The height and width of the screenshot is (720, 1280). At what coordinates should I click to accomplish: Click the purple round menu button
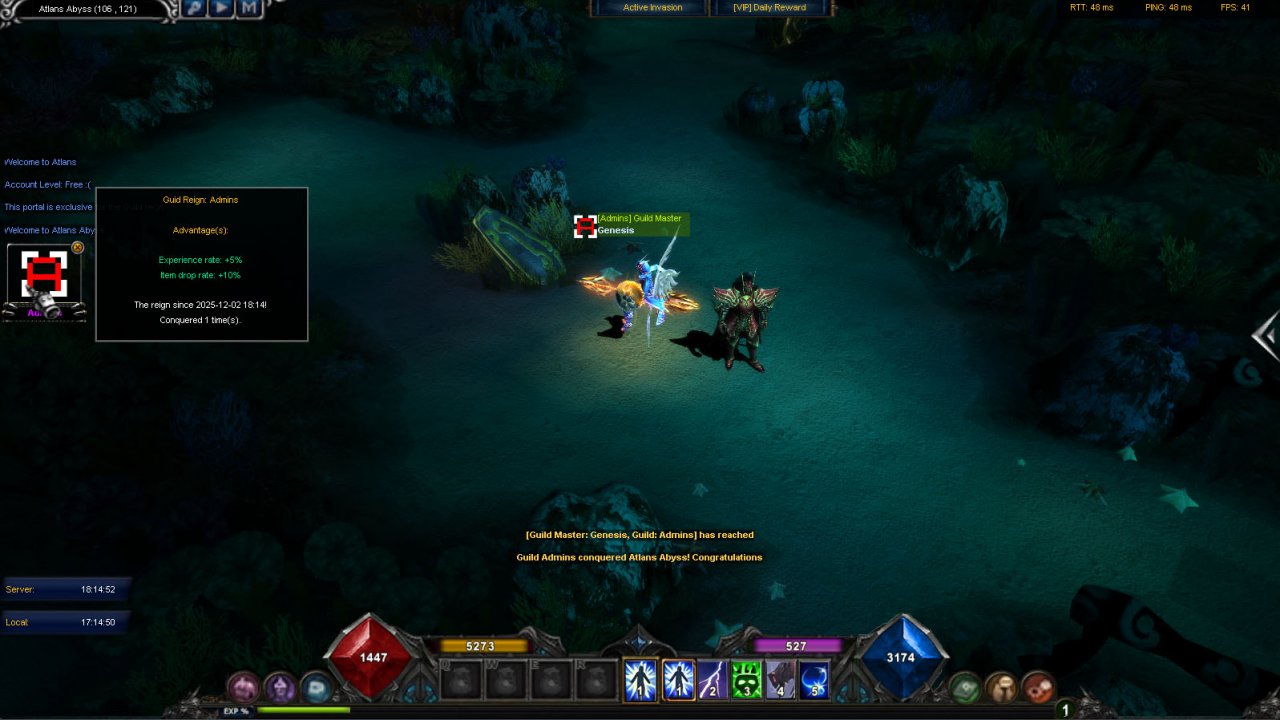click(x=279, y=687)
